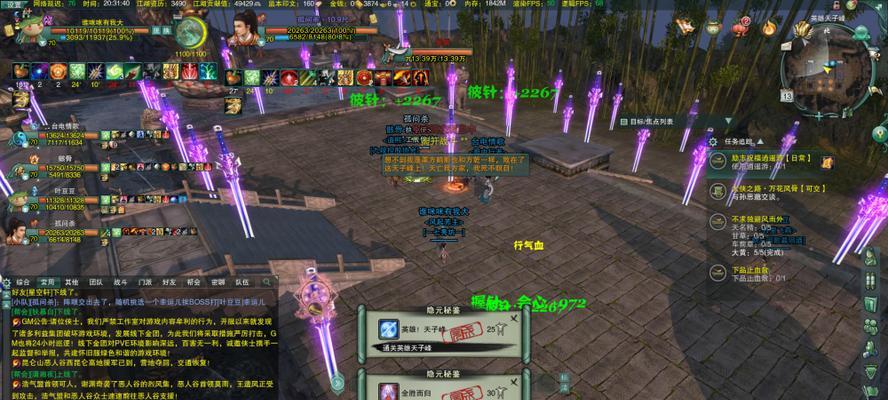Click the target's portrait frame

[239, 36]
